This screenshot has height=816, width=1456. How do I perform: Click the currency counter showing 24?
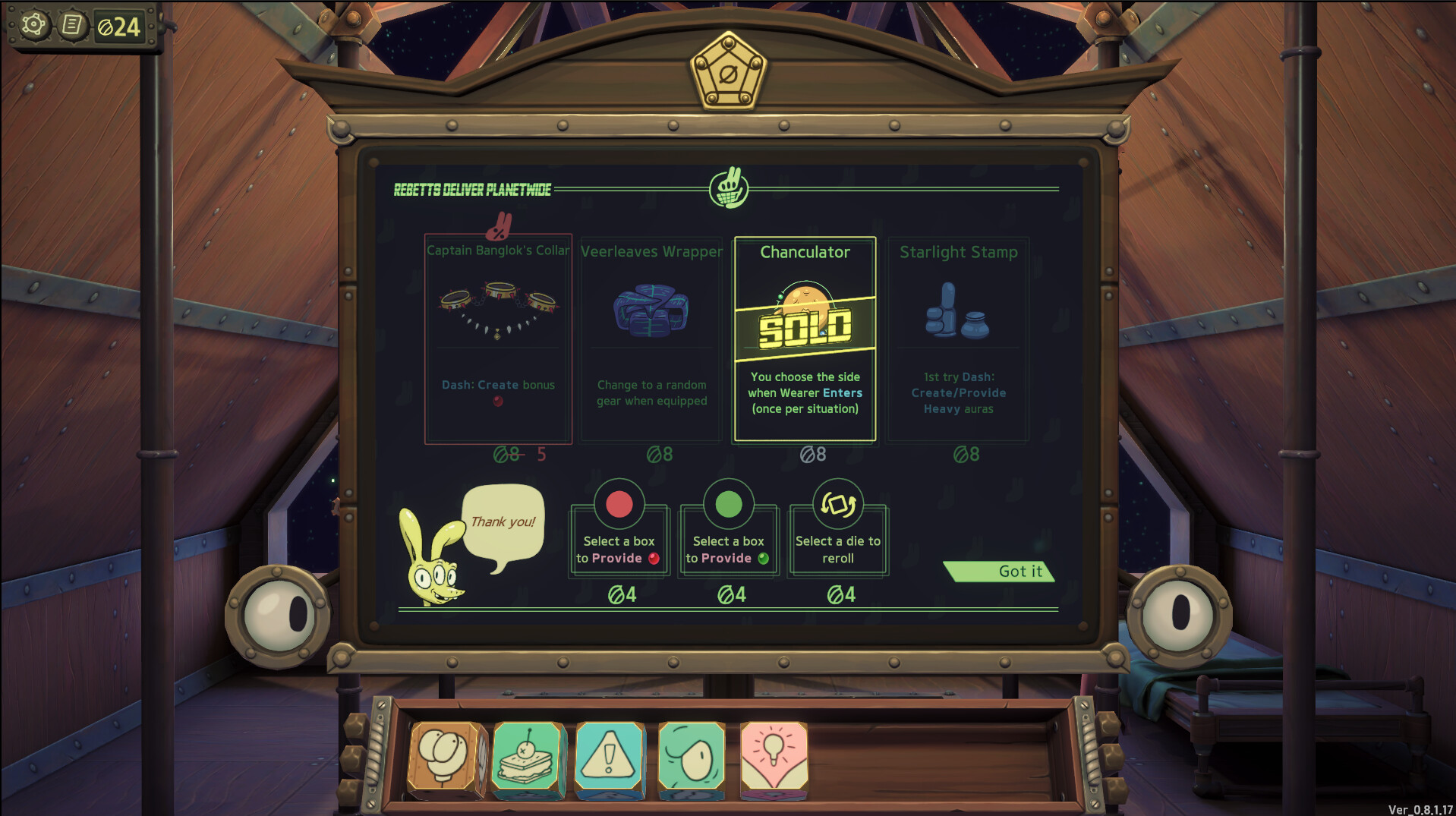(x=120, y=25)
